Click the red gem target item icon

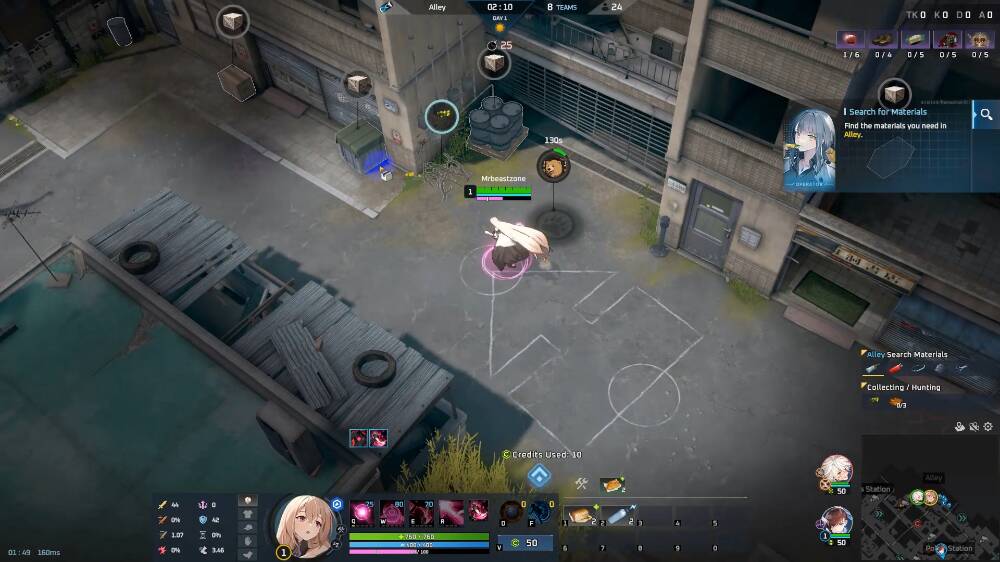tap(851, 39)
